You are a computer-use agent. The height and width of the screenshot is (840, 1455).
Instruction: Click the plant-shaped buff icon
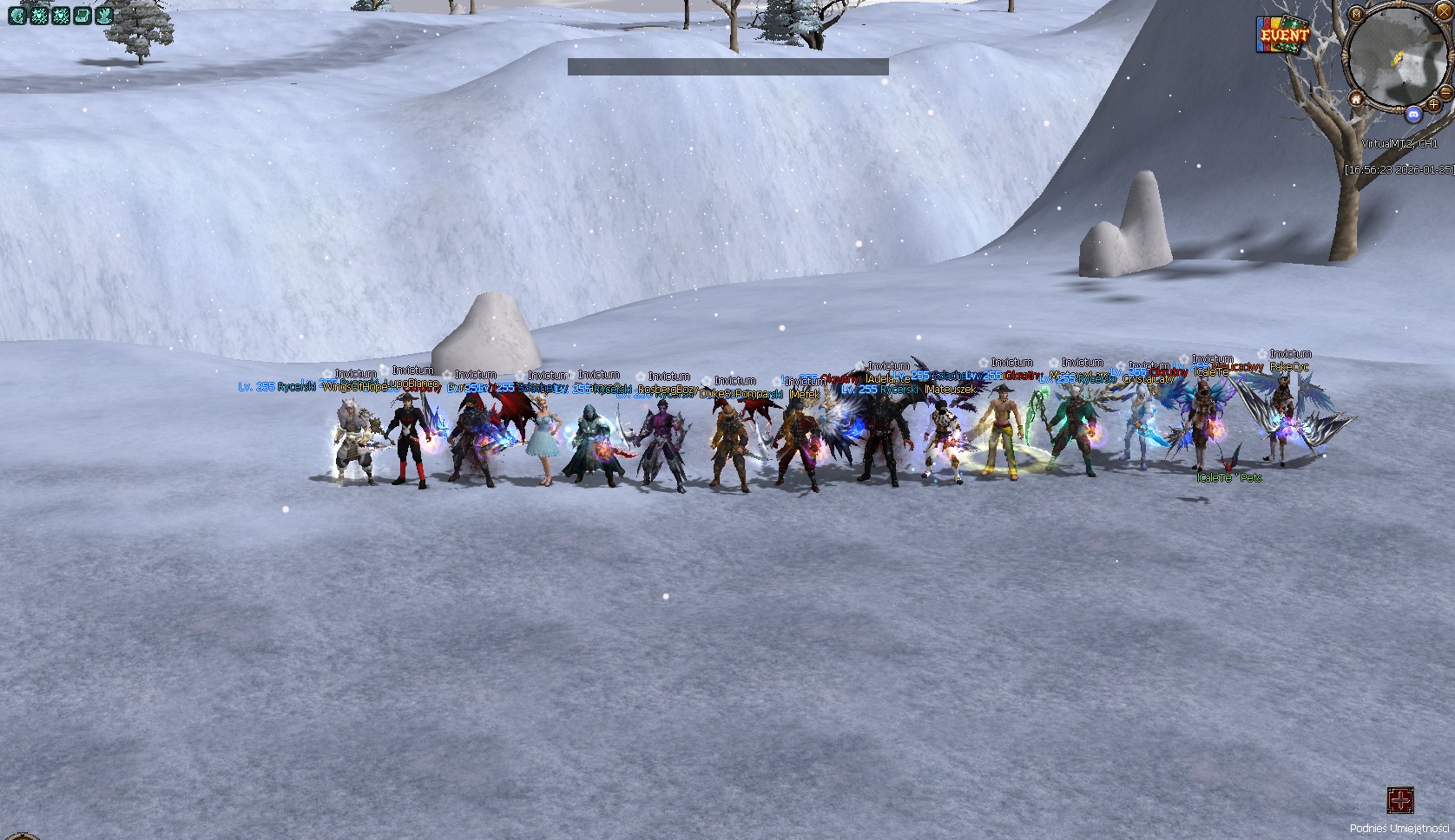coord(103,16)
